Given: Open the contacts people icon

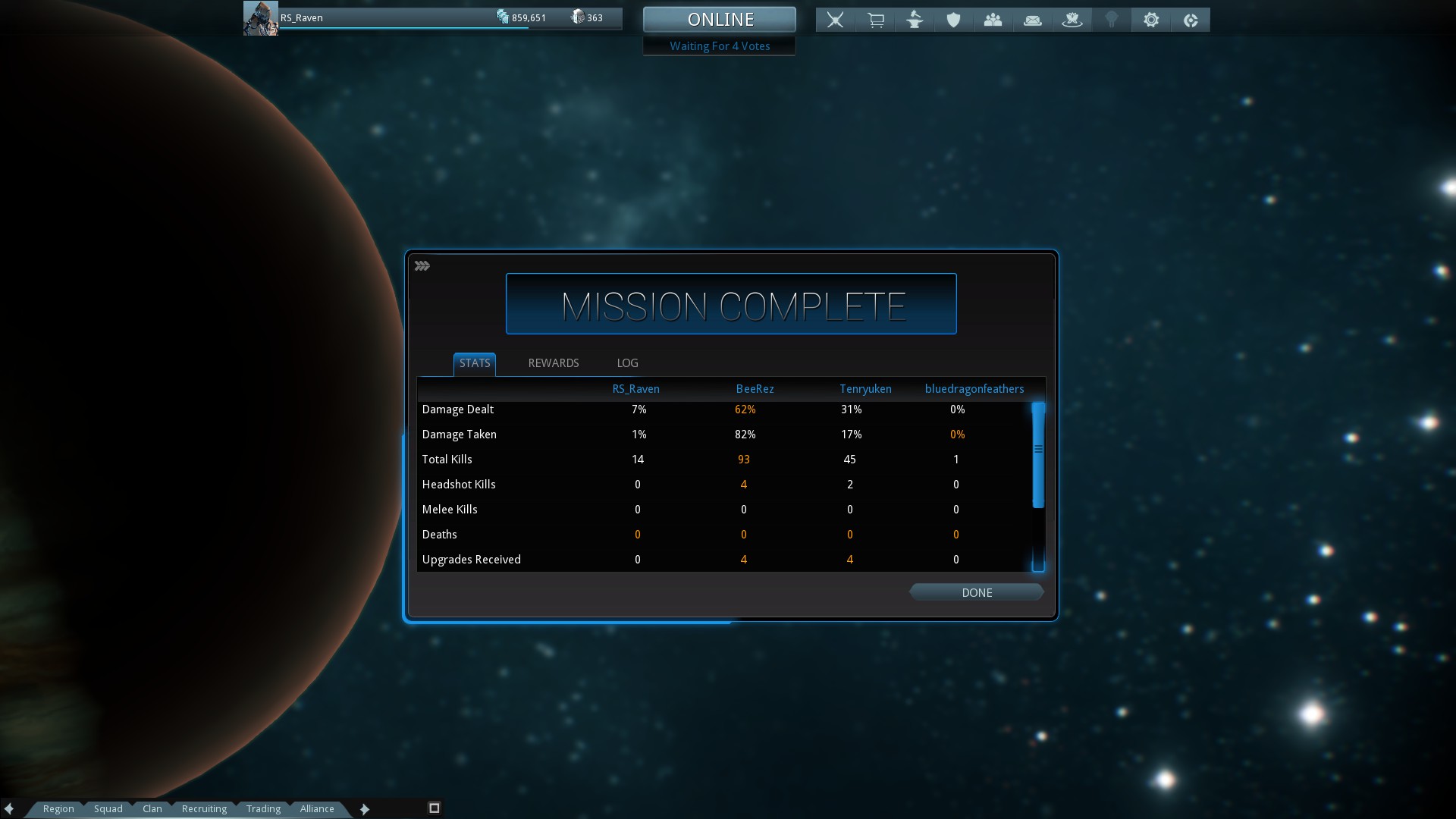Looking at the screenshot, I should click(x=993, y=20).
